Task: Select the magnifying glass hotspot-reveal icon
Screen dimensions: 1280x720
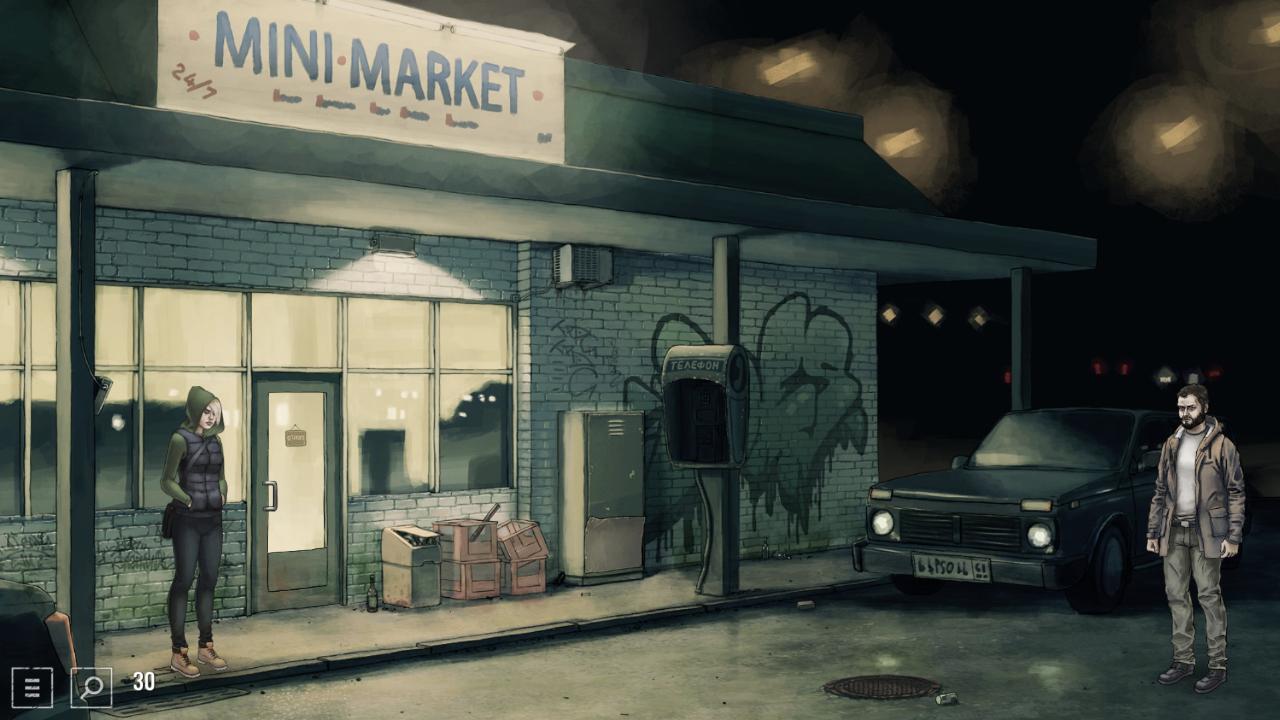Action: click(x=89, y=687)
